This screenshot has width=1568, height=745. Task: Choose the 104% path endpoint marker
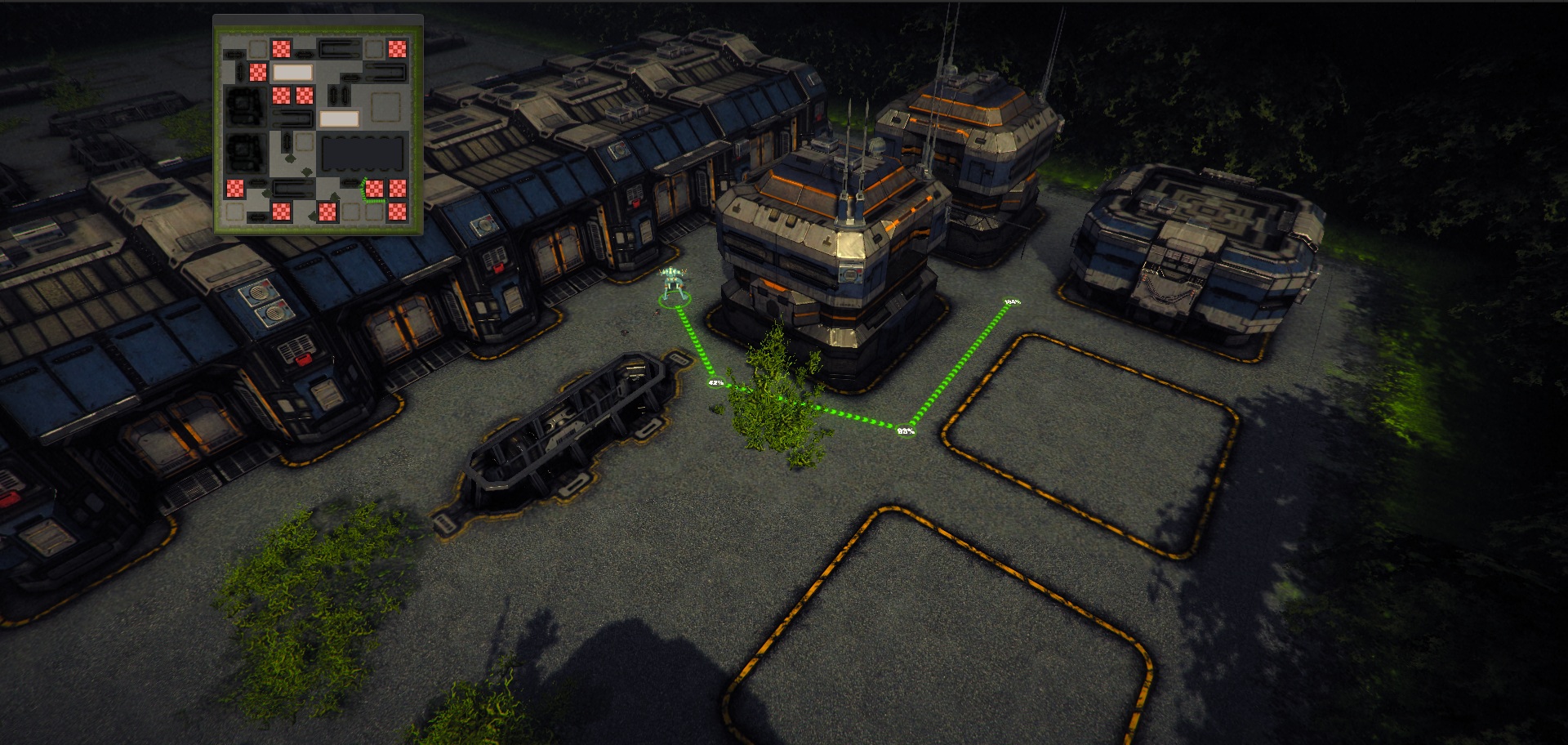(1011, 302)
